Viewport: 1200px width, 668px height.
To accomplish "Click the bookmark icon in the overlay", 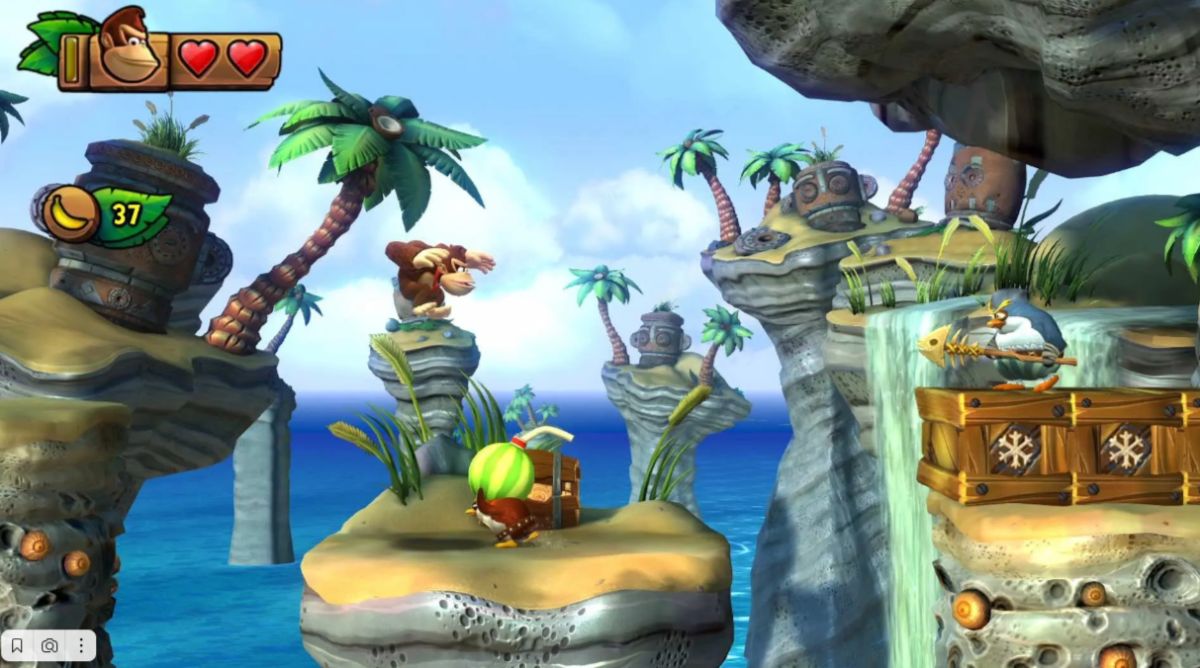I will click(x=19, y=645).
